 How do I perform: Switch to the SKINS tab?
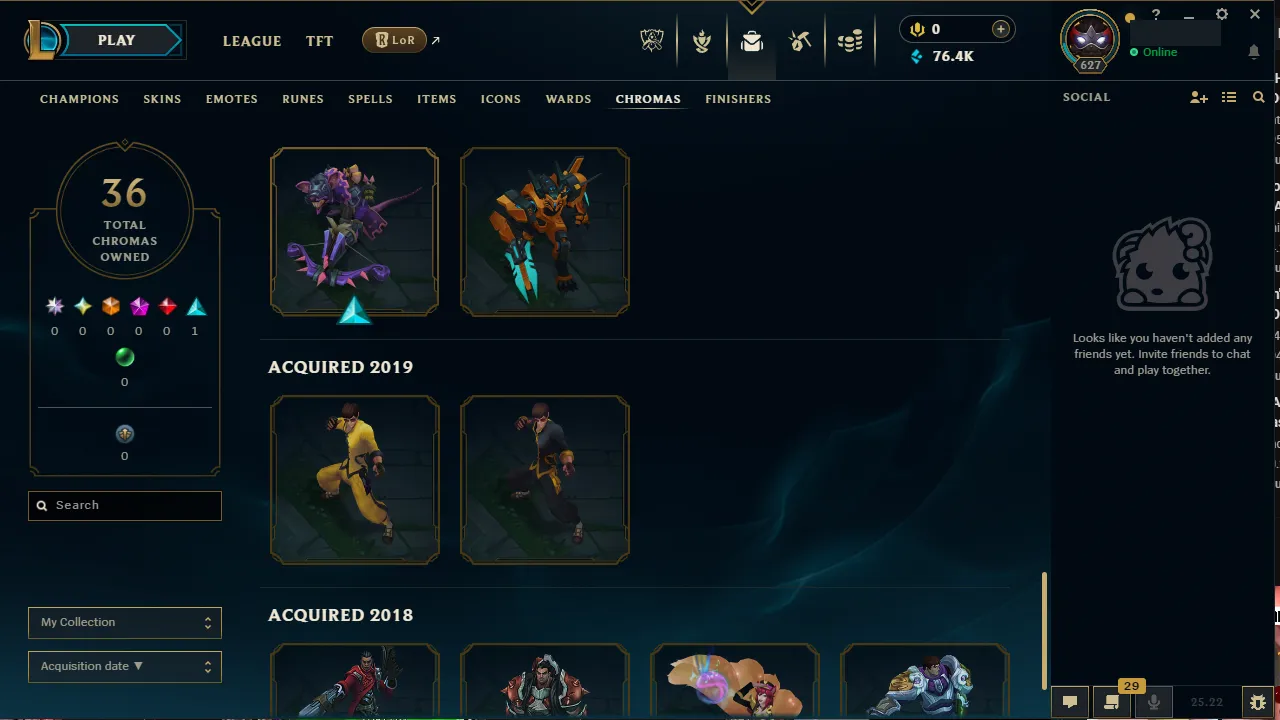point(162,98)
